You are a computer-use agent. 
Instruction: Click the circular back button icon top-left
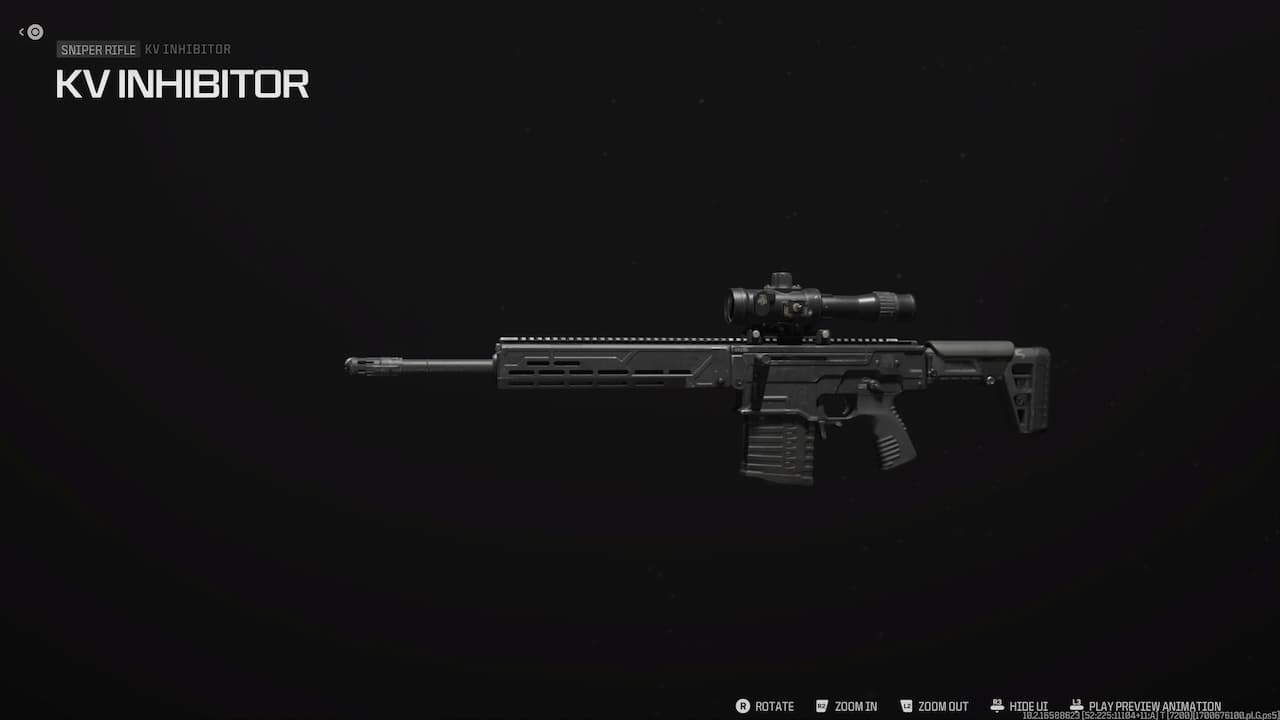point(34,32)
